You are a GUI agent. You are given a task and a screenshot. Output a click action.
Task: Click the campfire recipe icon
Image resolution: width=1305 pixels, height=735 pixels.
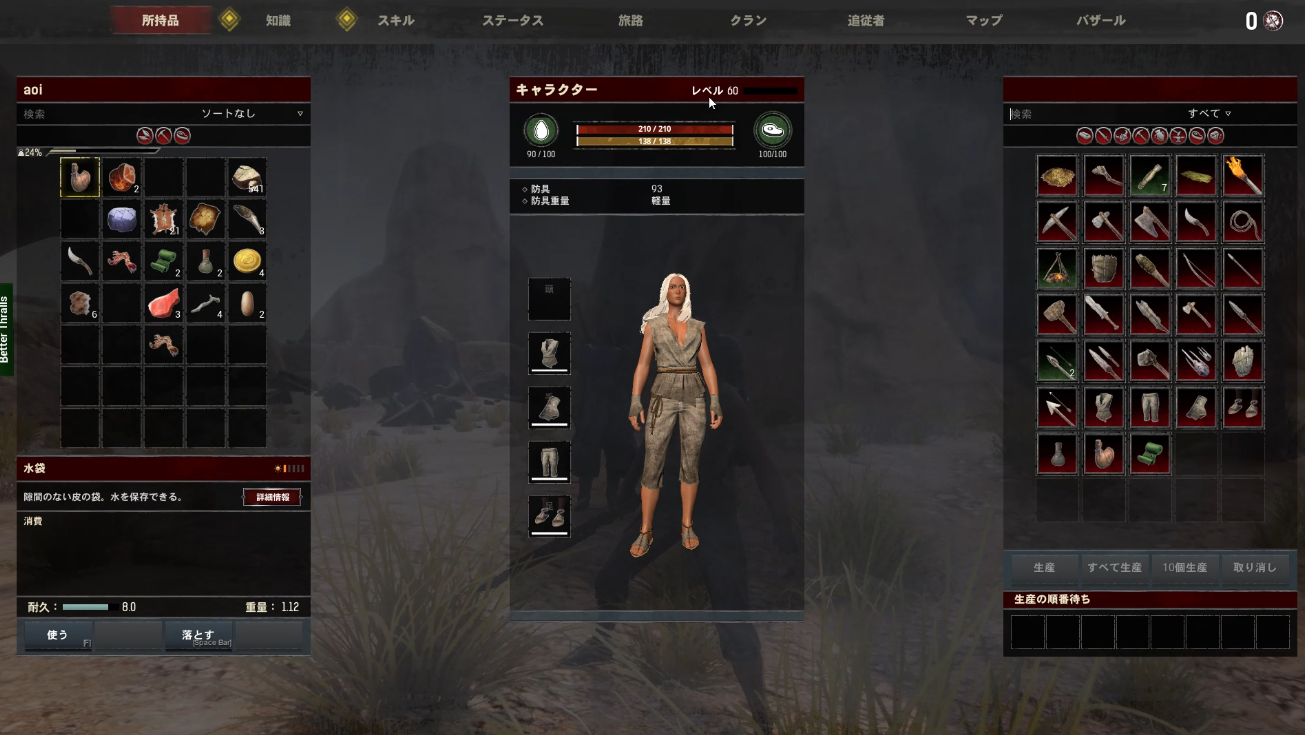click(x=1057, y=267)
